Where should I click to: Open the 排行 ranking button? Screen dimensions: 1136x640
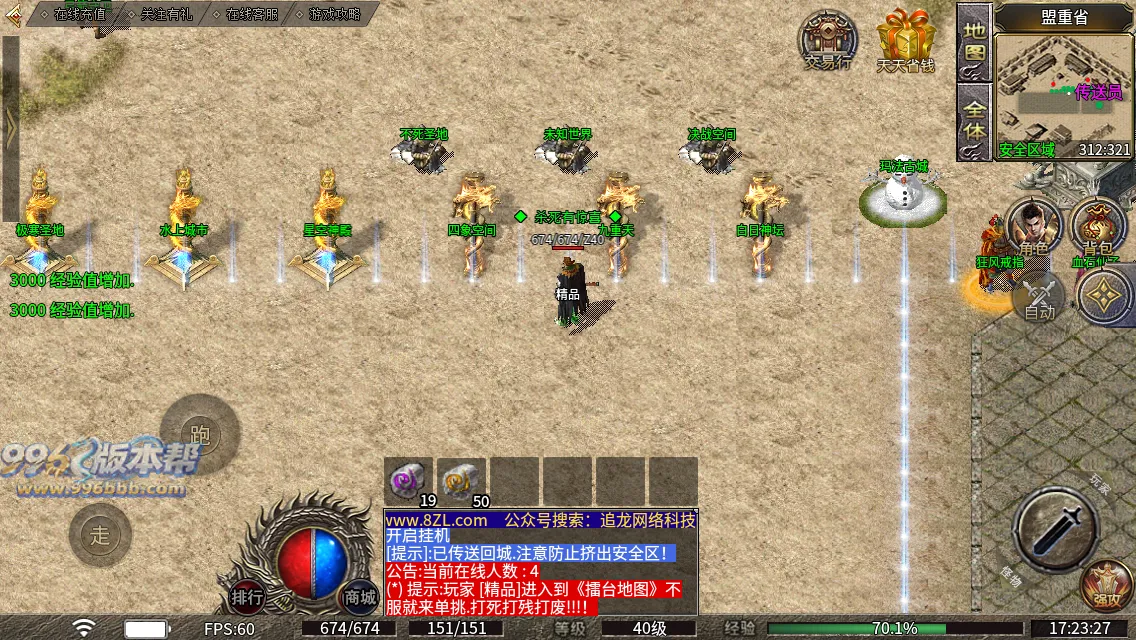coord(247,598)
